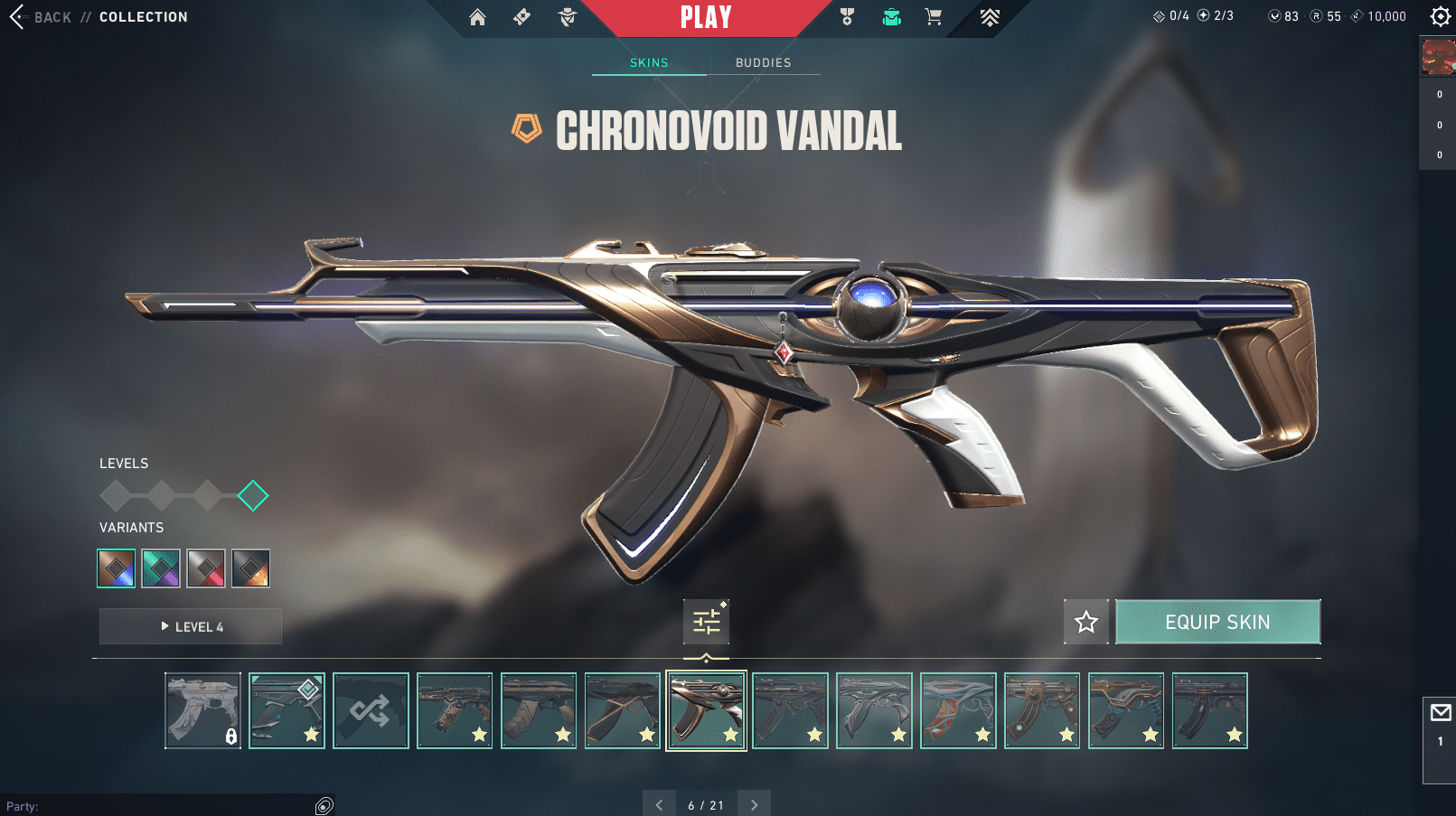Open the skin filter sliders button
Viewport: 1456px width, 816px height.
point(706,622)
